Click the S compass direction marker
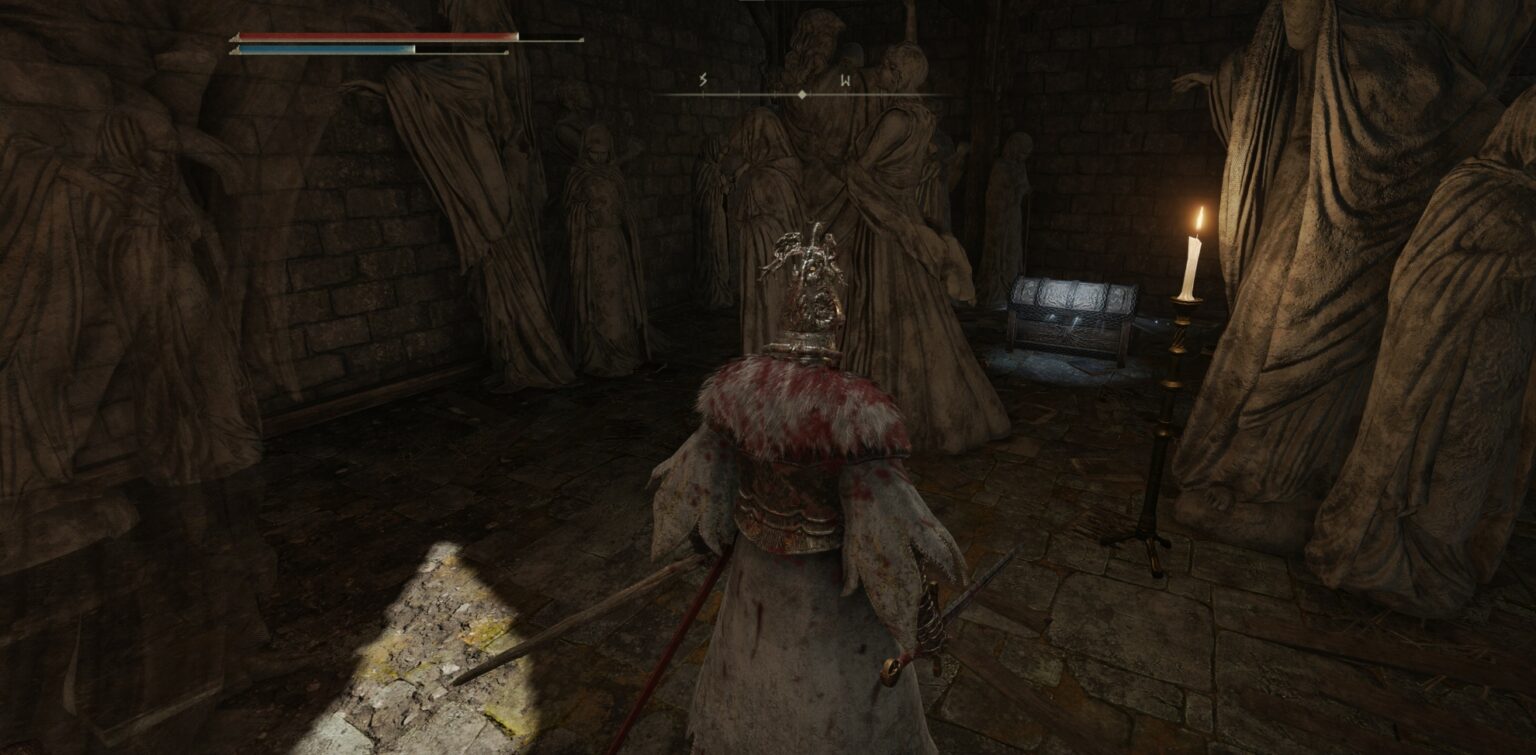This screenshot has height=755, width=1536. point(703,78)
